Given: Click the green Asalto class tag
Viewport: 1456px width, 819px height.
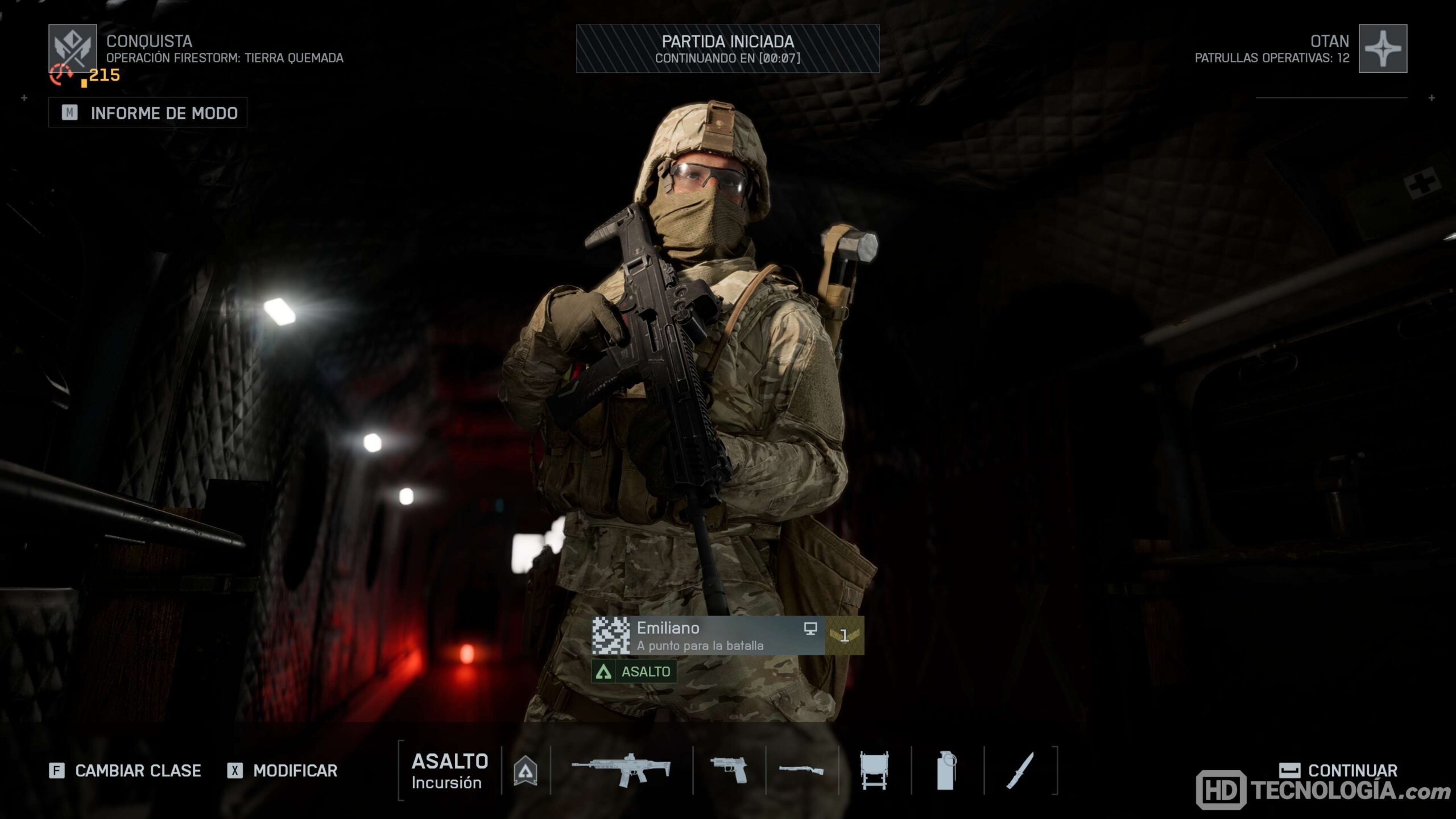Looking at the screenshot, I should tap(634, 671).
